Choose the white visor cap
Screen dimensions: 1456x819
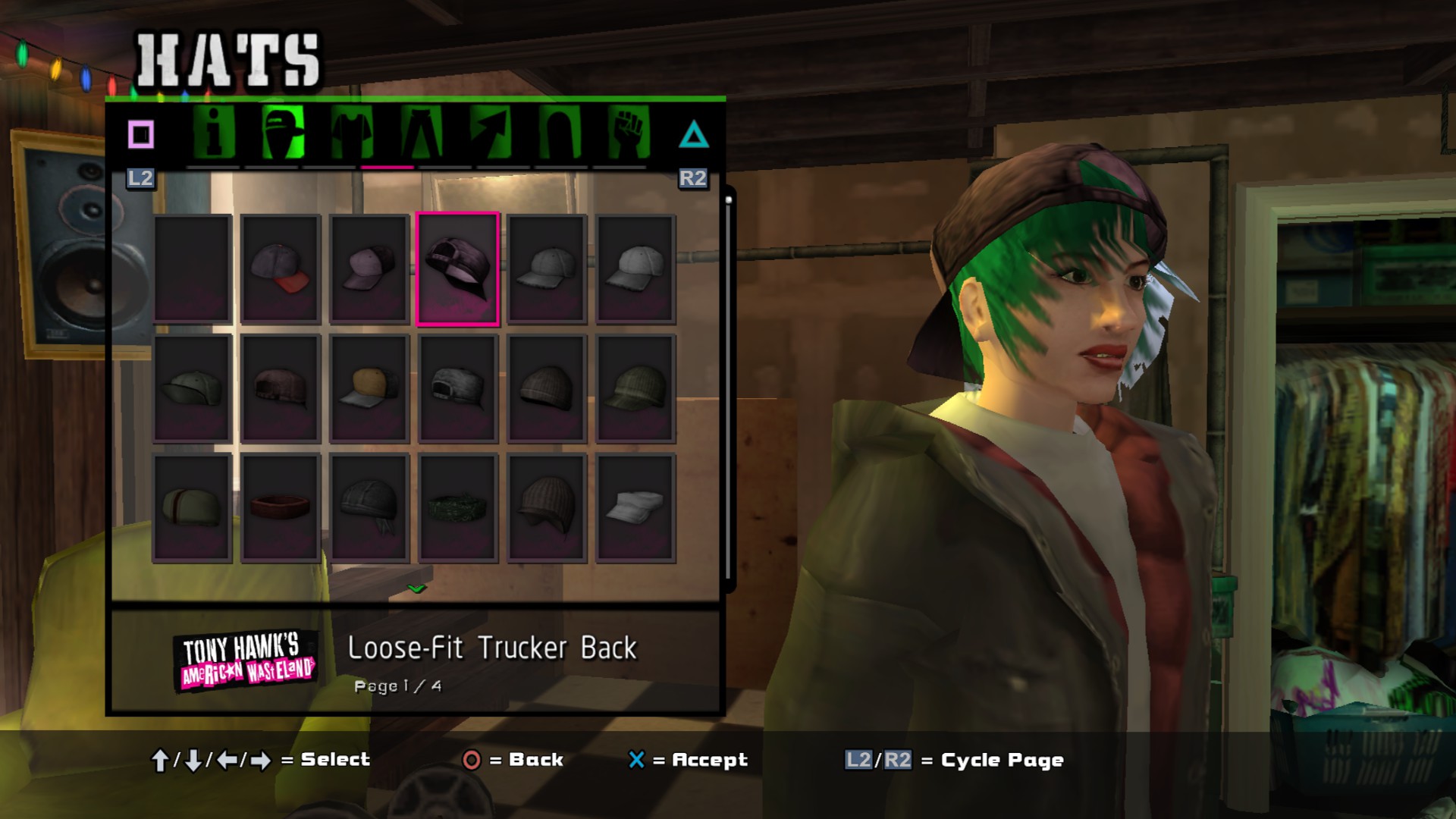pyautogui.click(x=635, y=507)
